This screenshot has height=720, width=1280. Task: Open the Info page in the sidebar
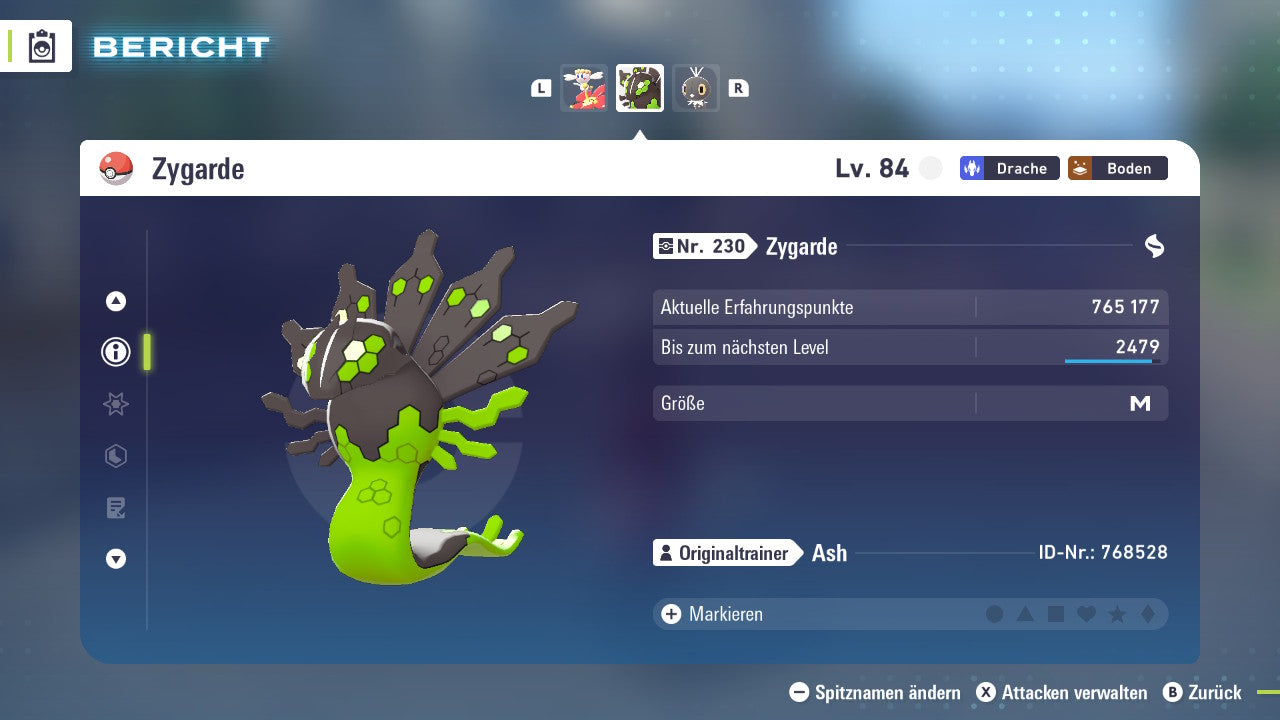click(x=115, y=352)
